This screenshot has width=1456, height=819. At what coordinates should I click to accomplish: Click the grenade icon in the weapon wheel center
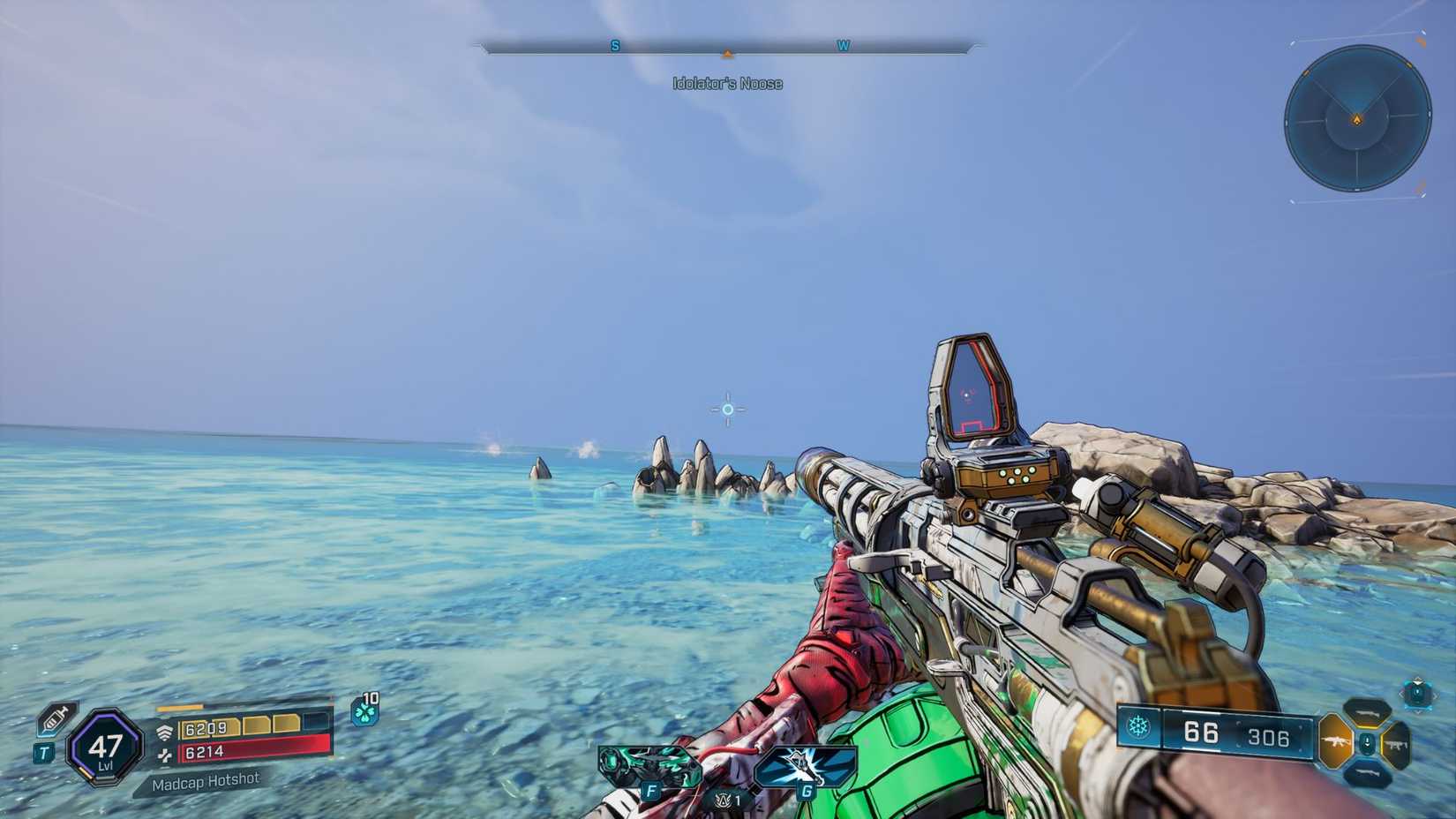[x=1368, y=741]
